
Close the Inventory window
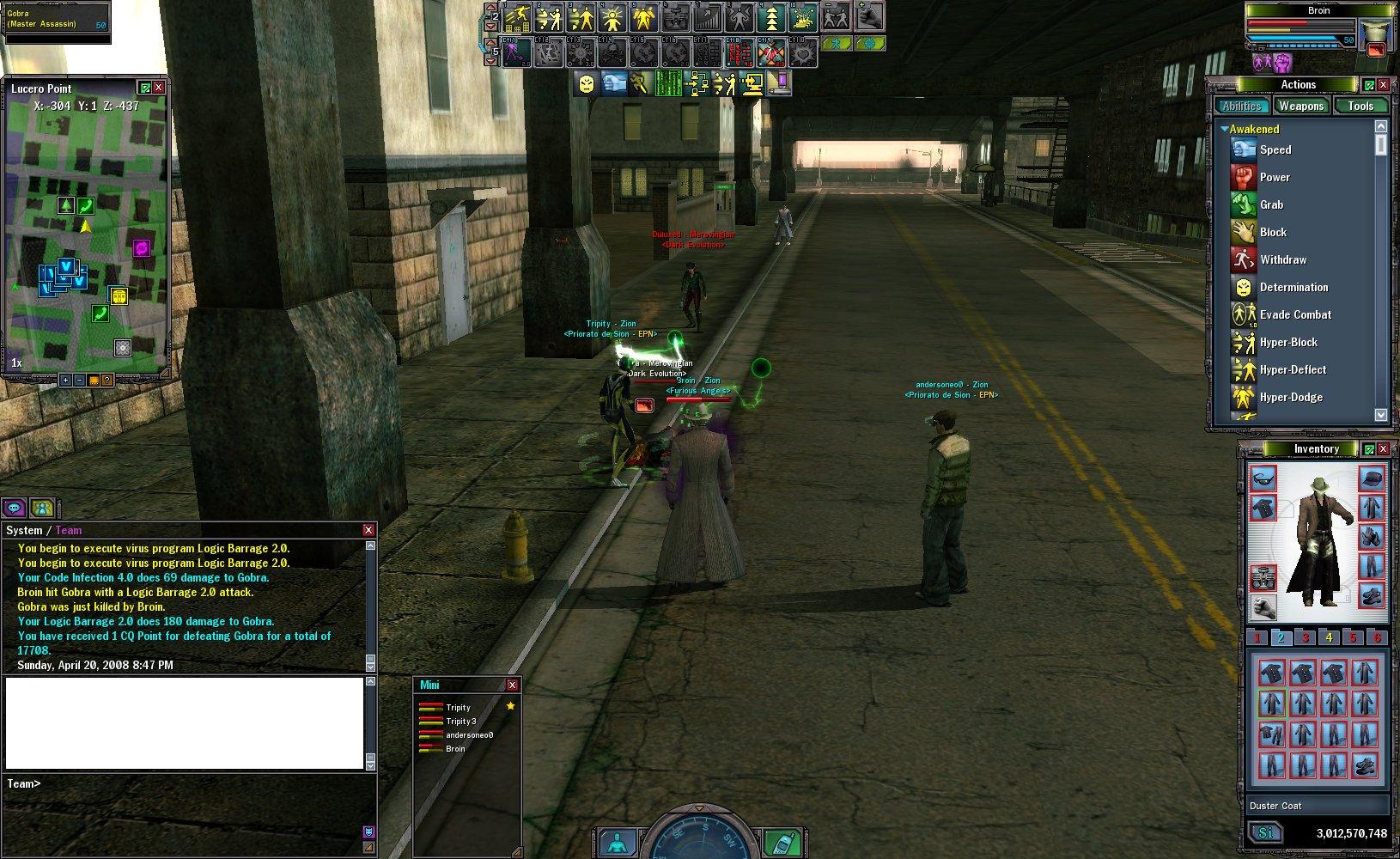[x=1383, y=449]
